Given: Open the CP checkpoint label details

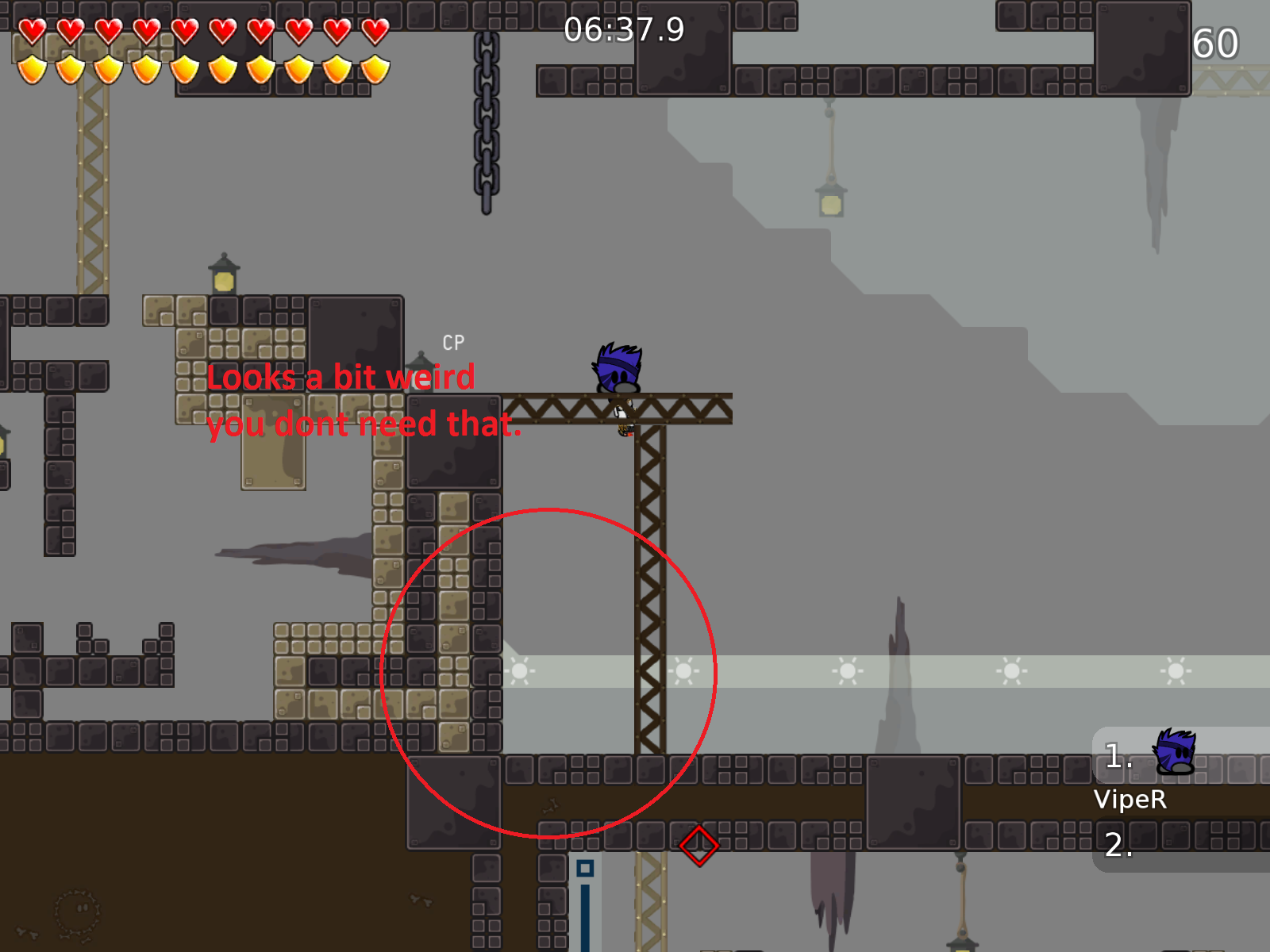Looking at the screenshot, I should click(453, 344).
